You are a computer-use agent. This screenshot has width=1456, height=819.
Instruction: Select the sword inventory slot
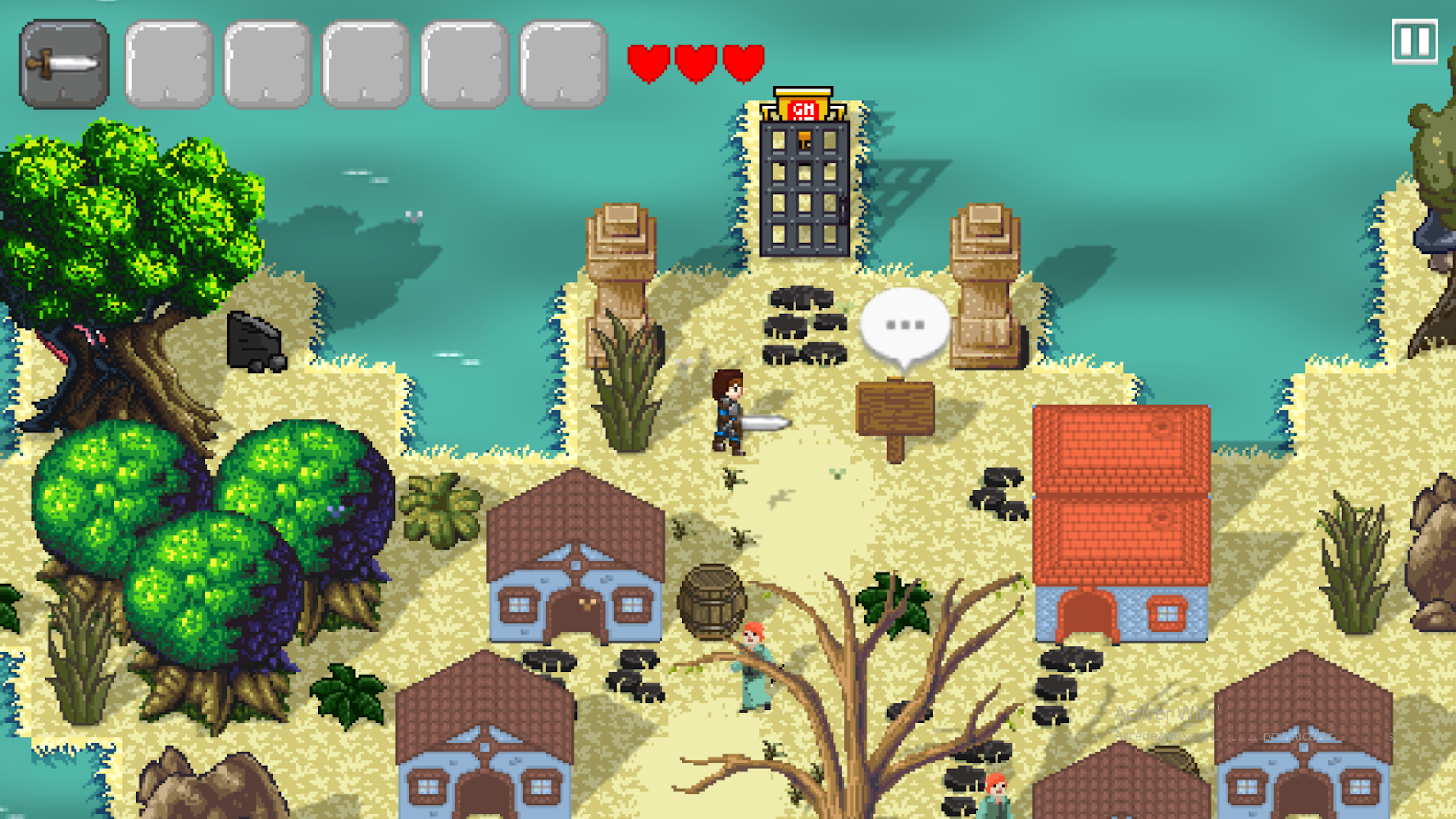tap(65, 65)
